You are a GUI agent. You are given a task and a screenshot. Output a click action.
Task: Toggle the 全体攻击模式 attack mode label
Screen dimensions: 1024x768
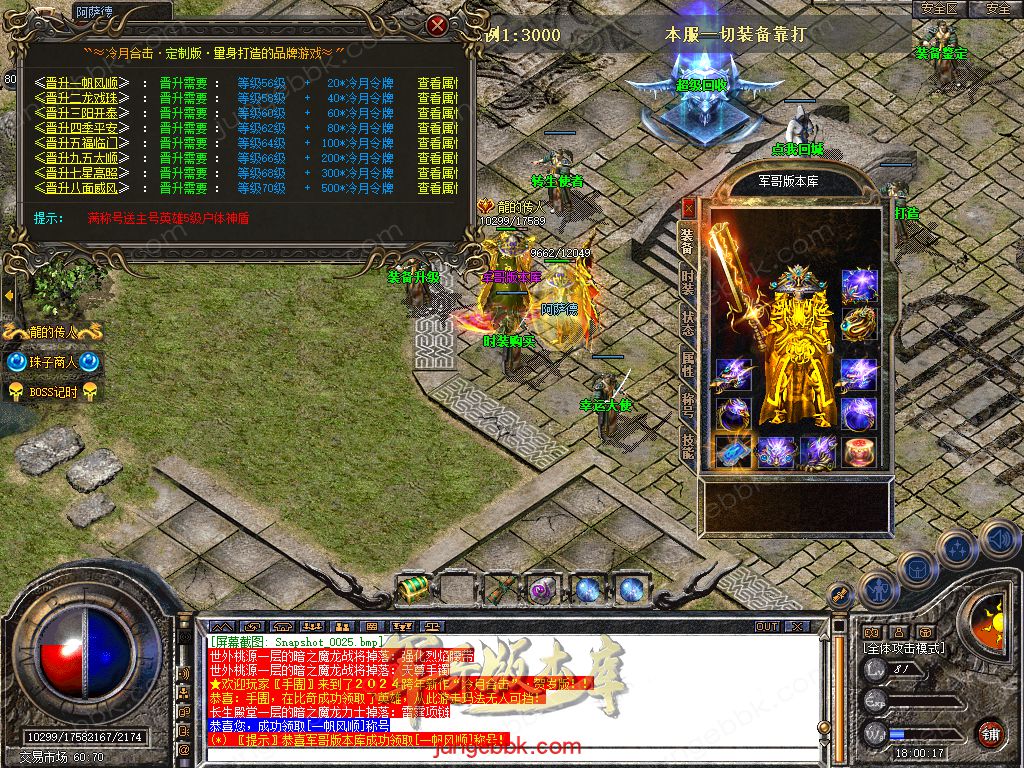(904, 648)
